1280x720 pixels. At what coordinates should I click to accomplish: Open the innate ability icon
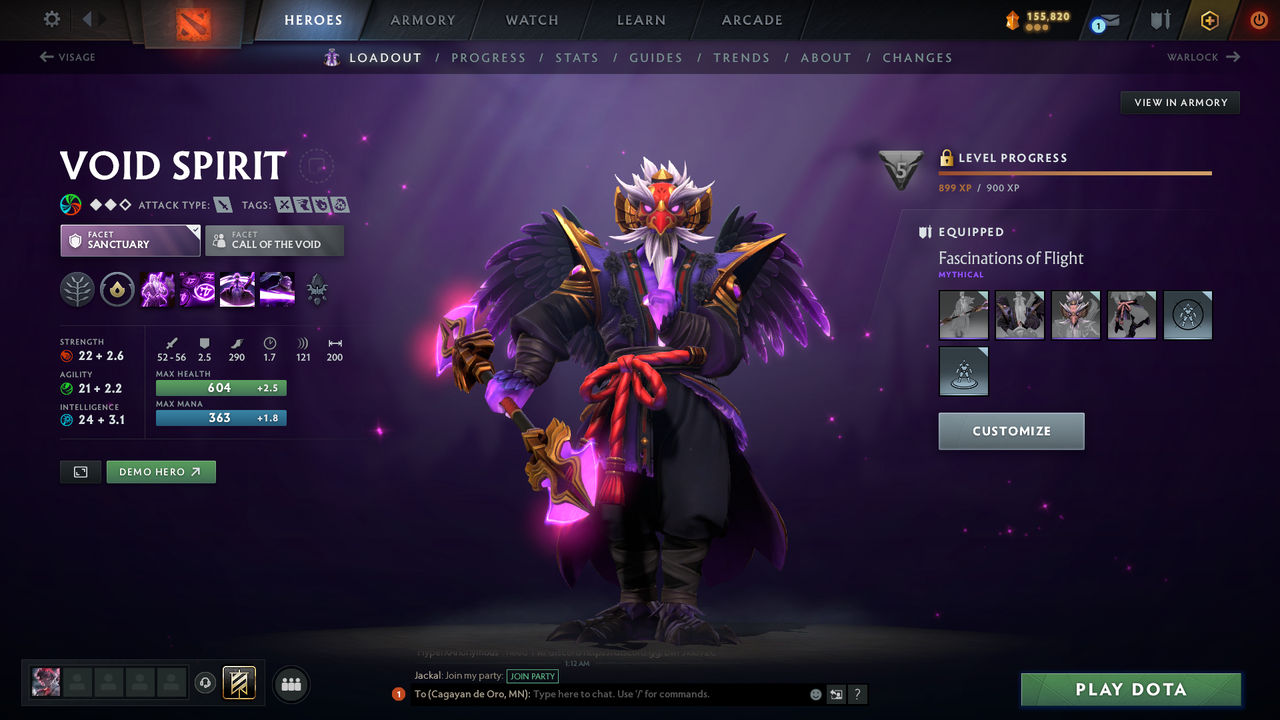tap(117, 290)
